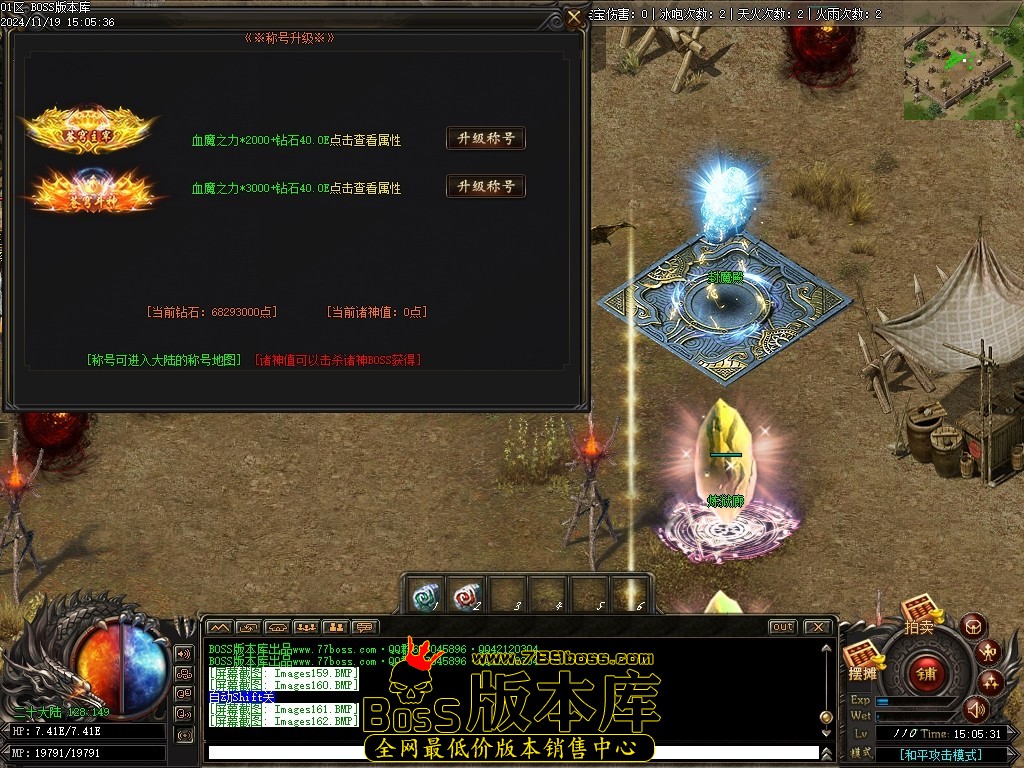
Task: Open the minimap
Action: point(962,60)
